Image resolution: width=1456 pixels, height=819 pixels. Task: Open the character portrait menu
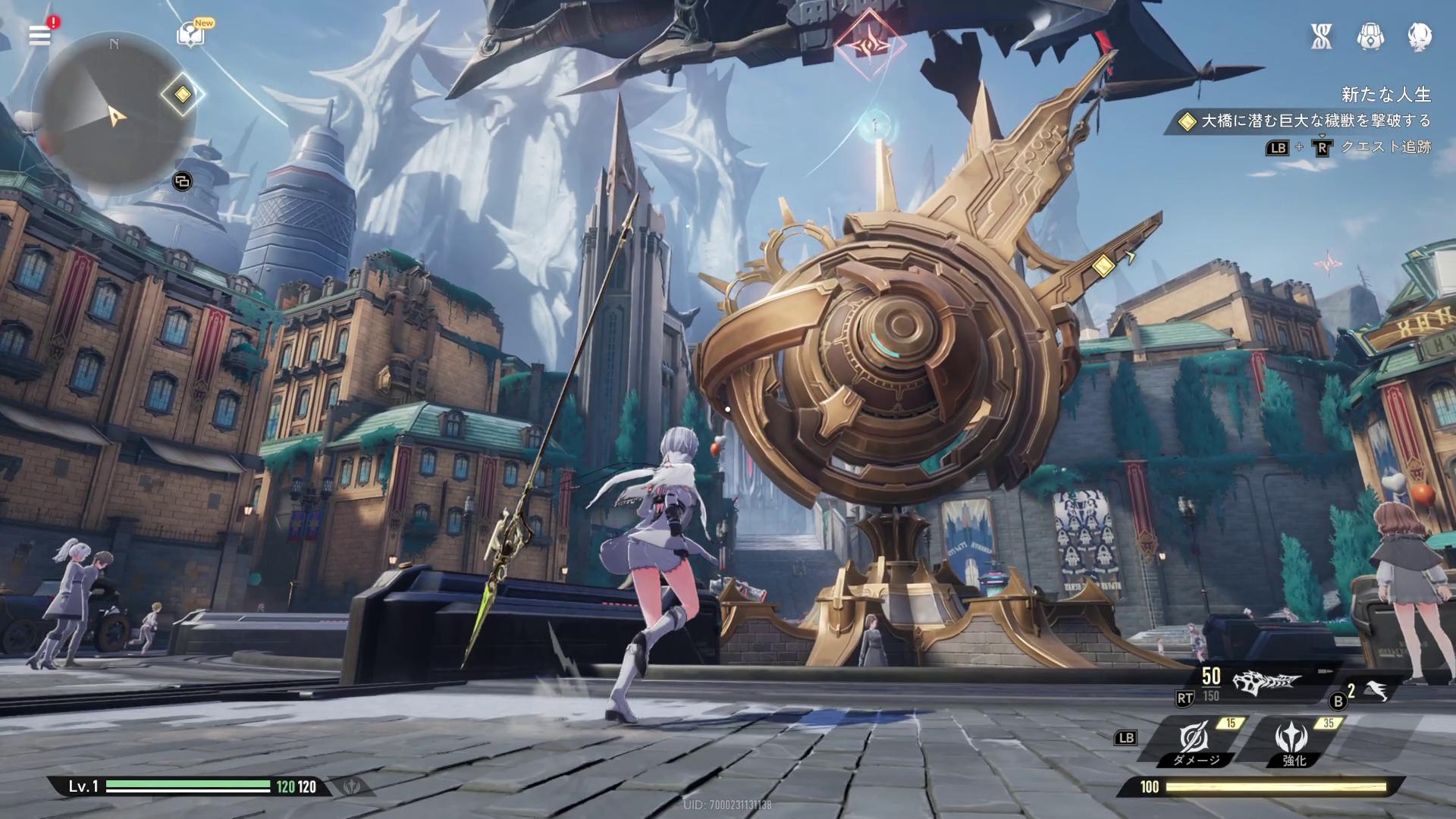click(1419, 36)
